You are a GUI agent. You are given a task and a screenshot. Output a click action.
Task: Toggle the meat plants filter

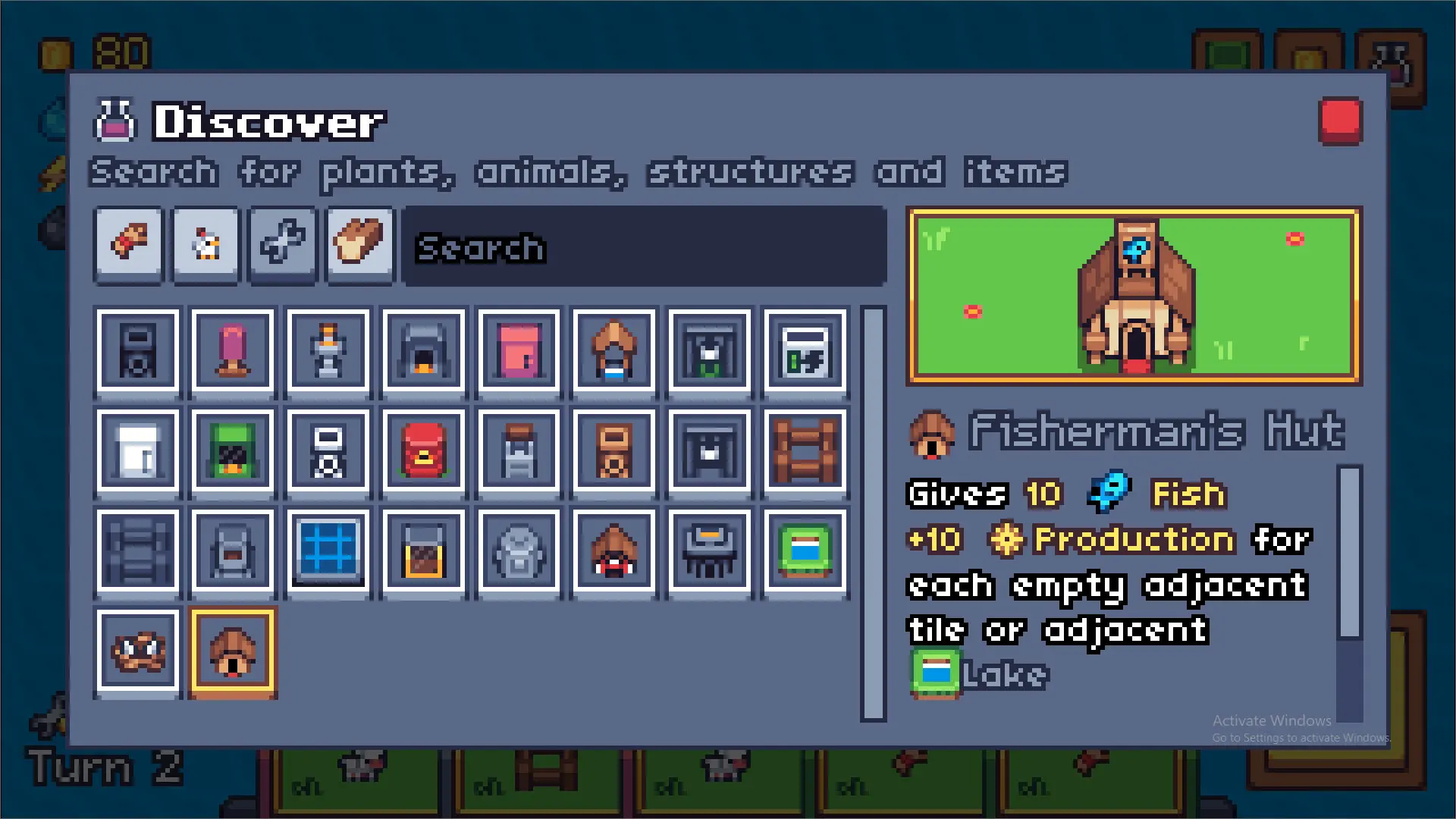coord(127,244)
